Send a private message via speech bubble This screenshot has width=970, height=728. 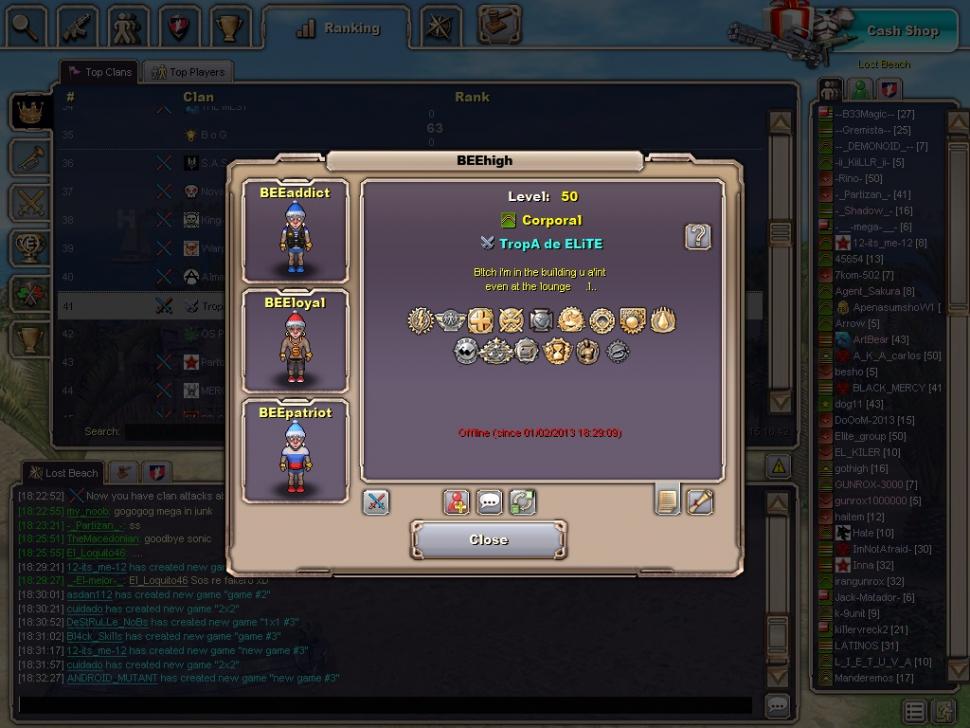tap(489, 502)
